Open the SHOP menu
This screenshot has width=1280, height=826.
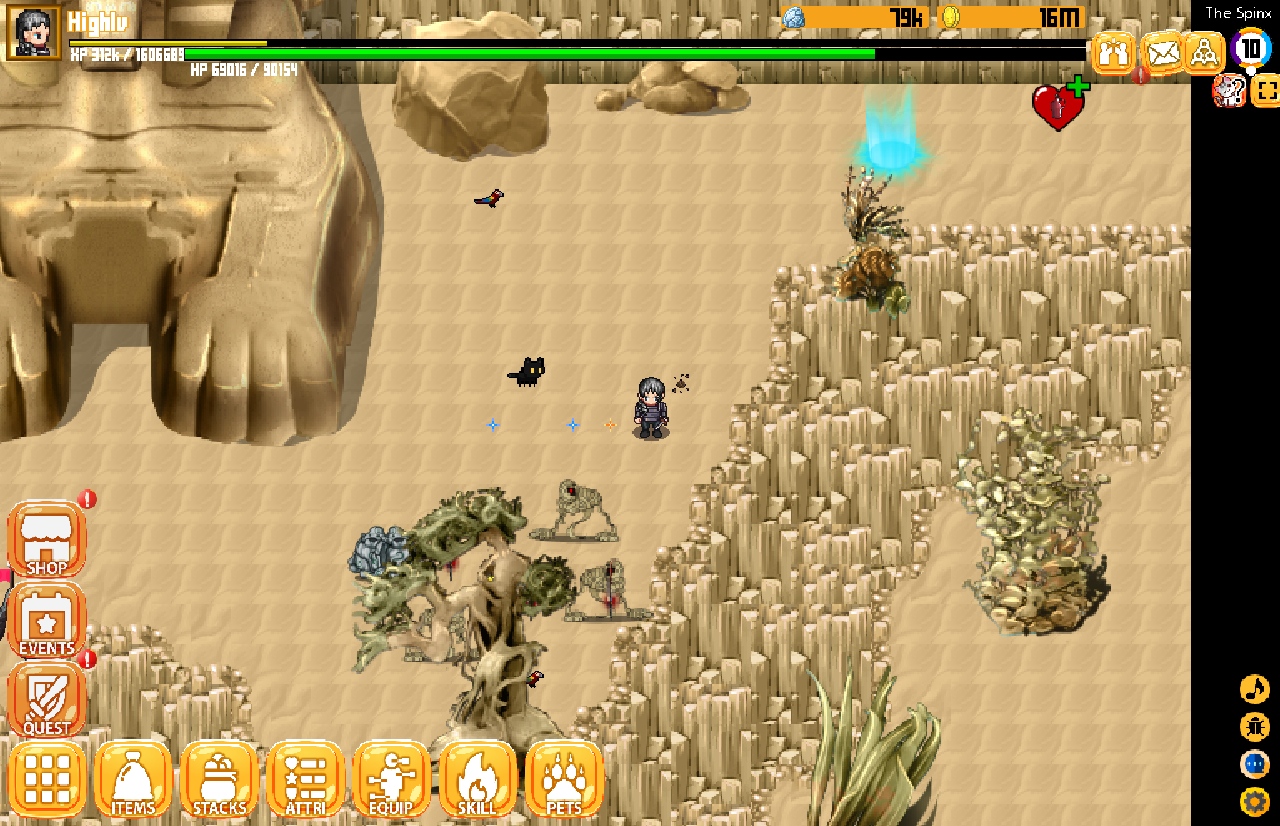tap(47, 541)
